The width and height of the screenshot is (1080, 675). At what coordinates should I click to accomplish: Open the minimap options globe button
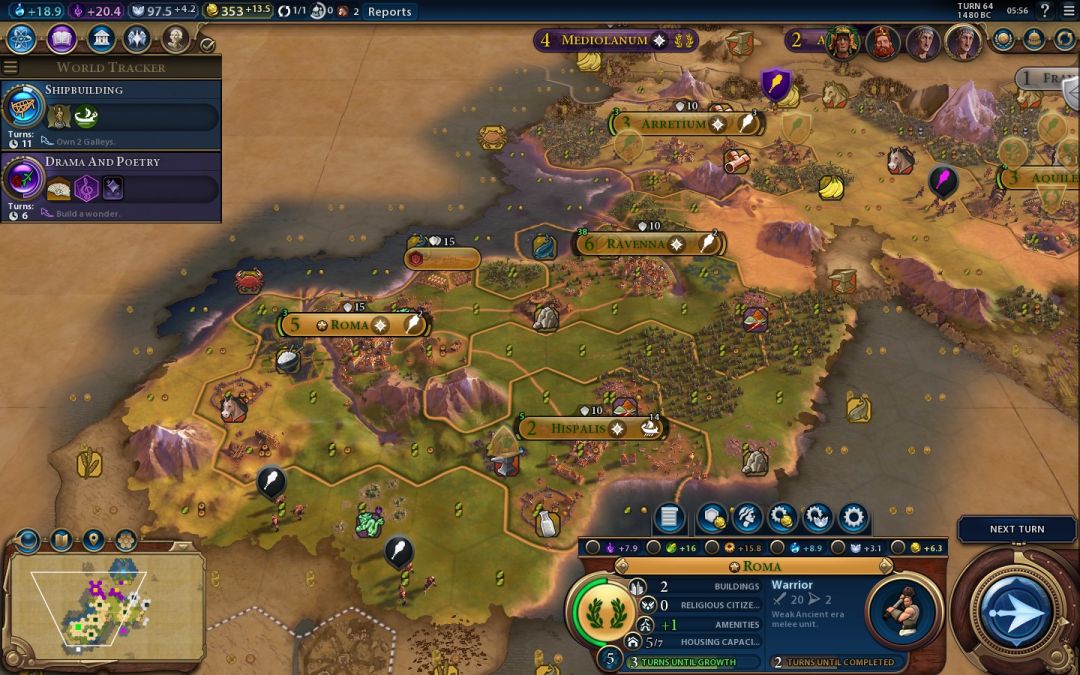coord(28,540)
